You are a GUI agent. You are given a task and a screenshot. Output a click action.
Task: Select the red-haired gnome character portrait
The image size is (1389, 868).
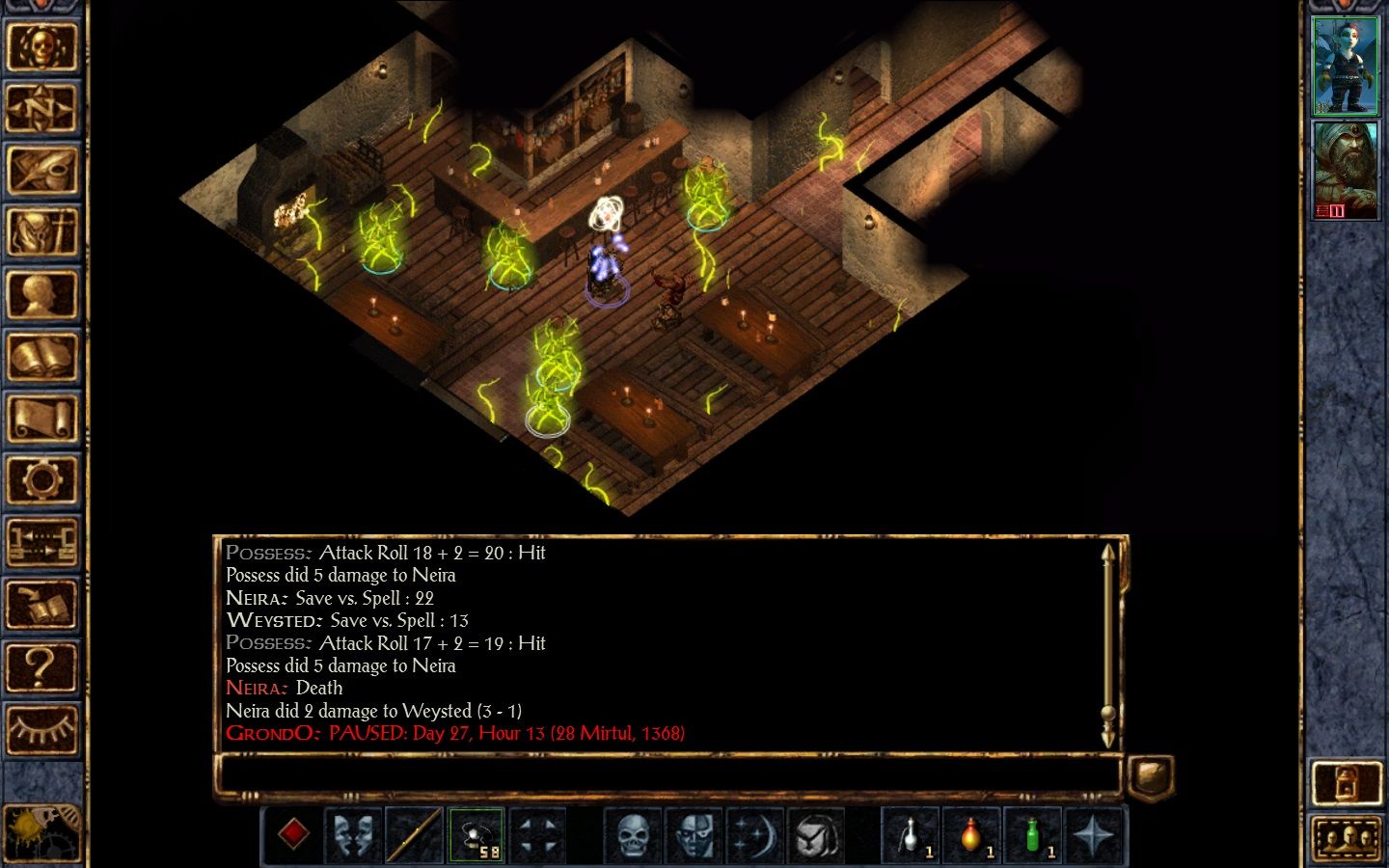click(x=1346, y=66)
